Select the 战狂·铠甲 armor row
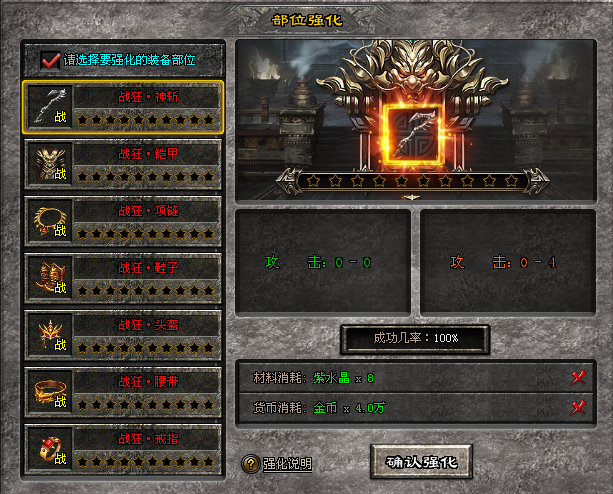The height and width of the screenshot is (494, 613). point(123,164)
